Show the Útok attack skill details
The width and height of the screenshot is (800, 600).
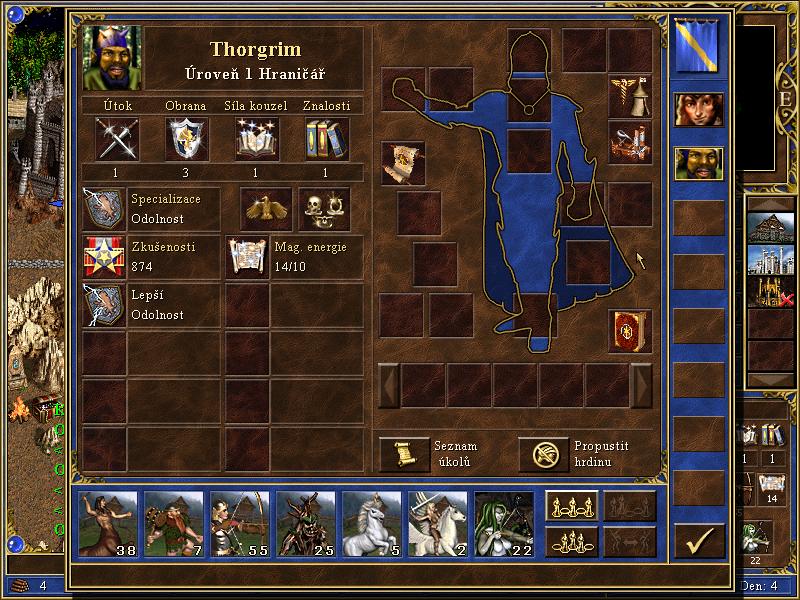coord(117,139)
